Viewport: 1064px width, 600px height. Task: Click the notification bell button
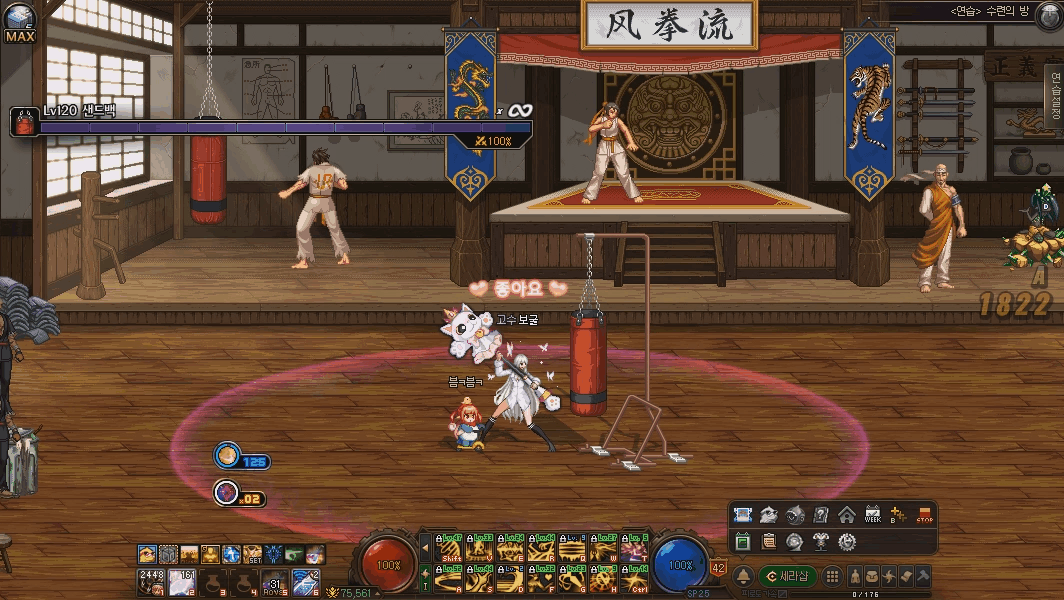[x=743, y=576]
